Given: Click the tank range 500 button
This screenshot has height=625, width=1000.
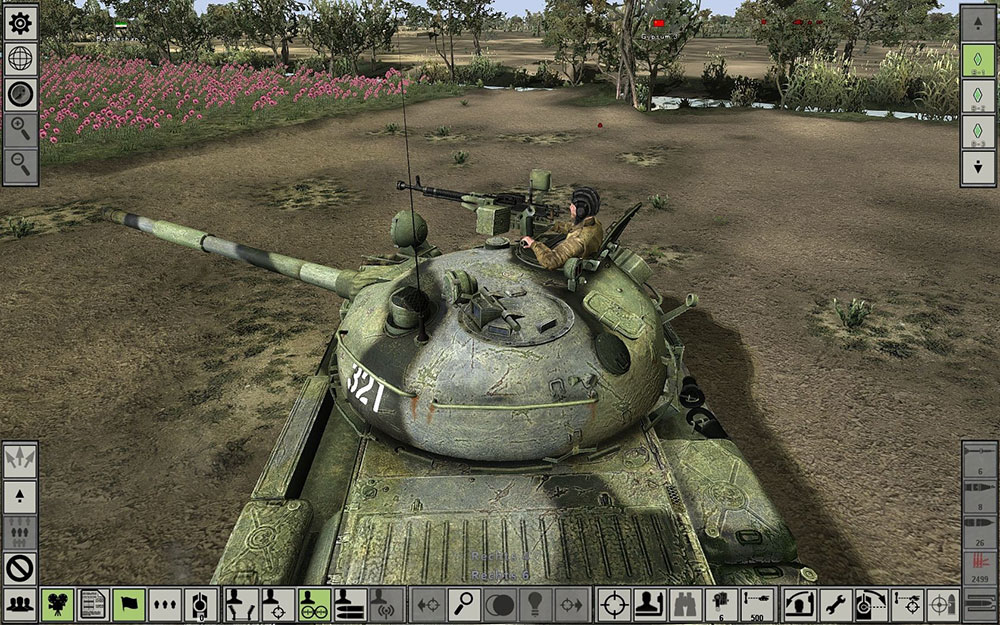Looking at the screenshot, I should 757,604.
